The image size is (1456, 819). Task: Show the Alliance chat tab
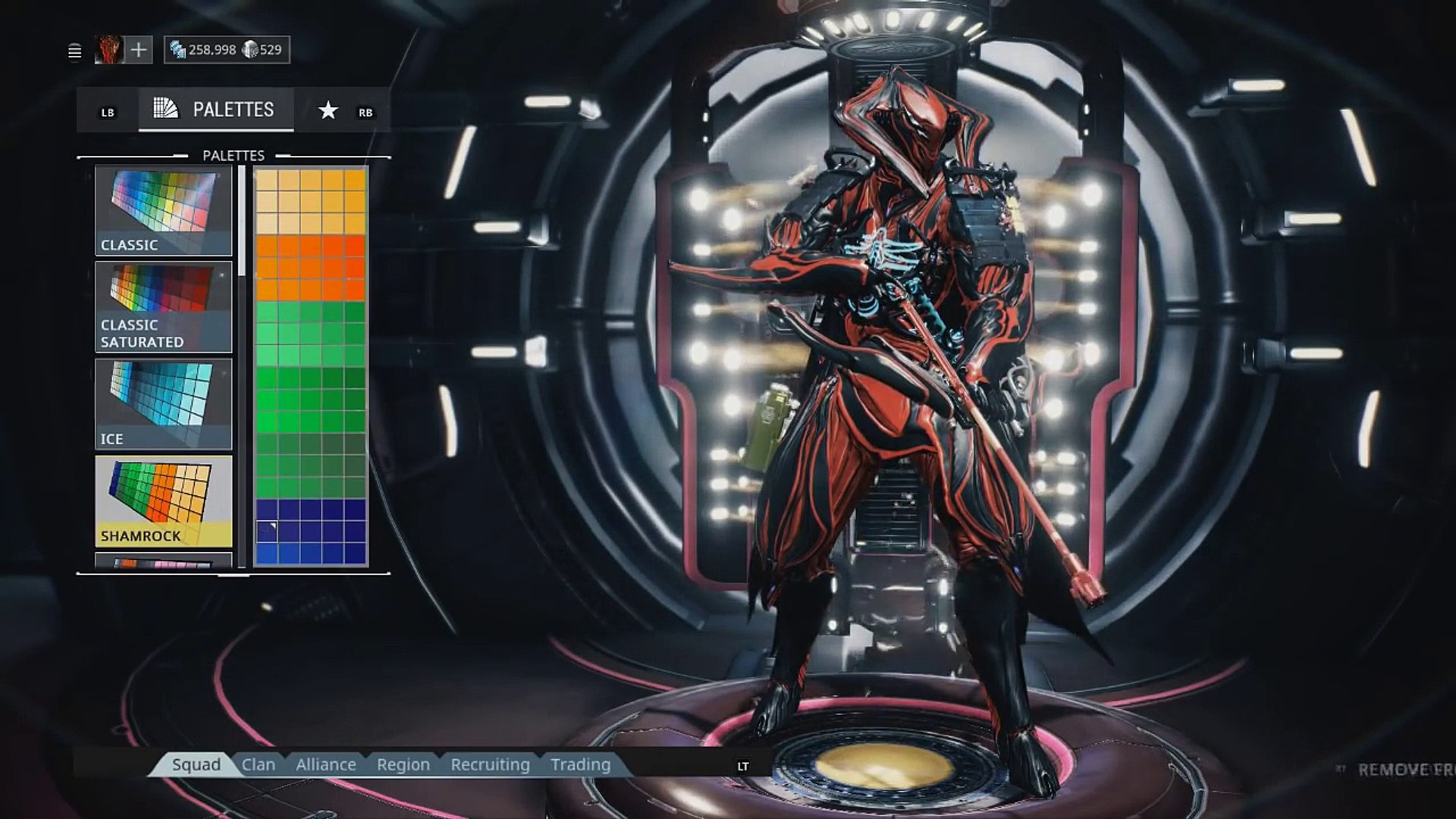[326, 764]
